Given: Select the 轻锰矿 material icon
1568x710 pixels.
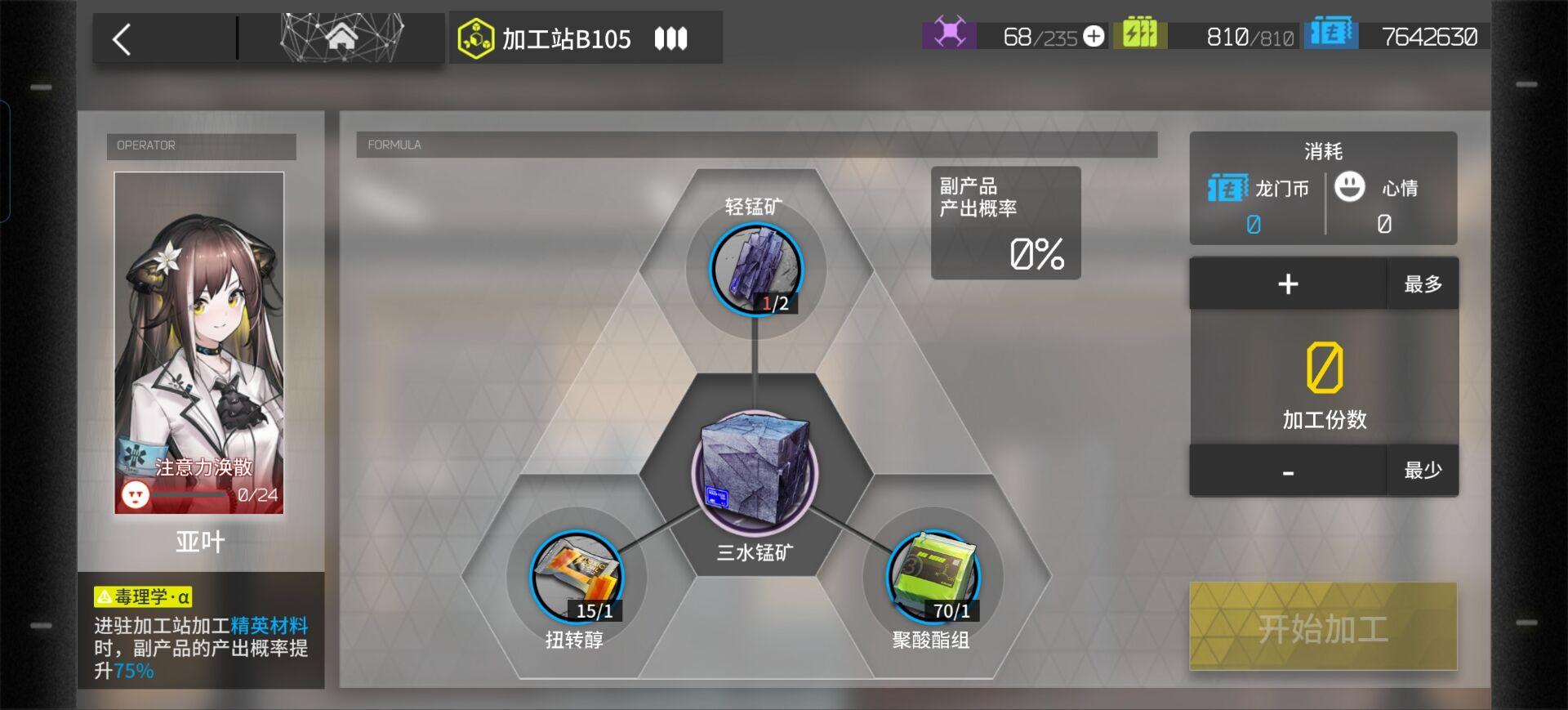Looking at the screenshot, I should tap(755, 270).
